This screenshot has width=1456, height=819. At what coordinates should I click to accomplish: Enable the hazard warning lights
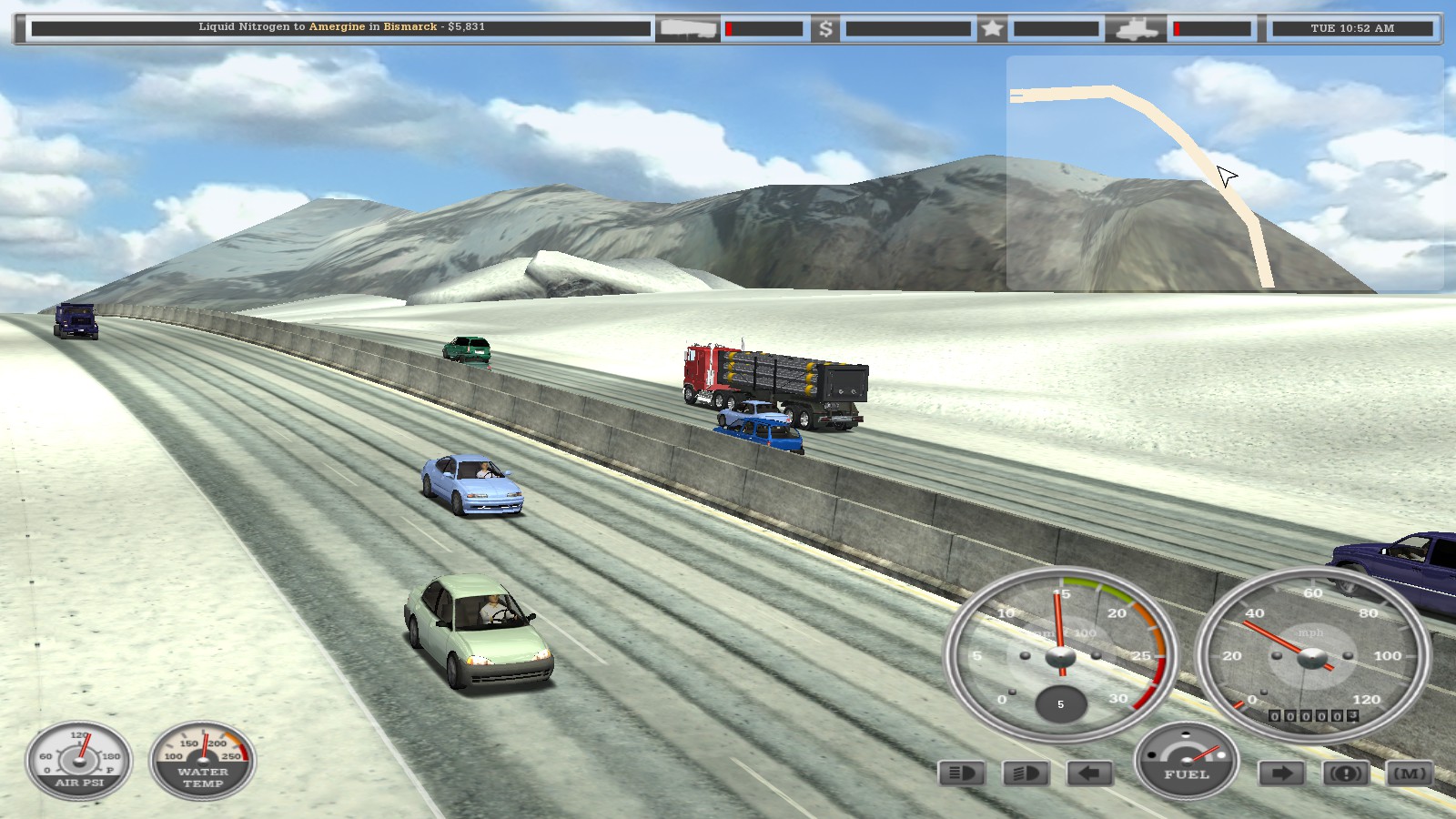click(x=1349, y=774)
